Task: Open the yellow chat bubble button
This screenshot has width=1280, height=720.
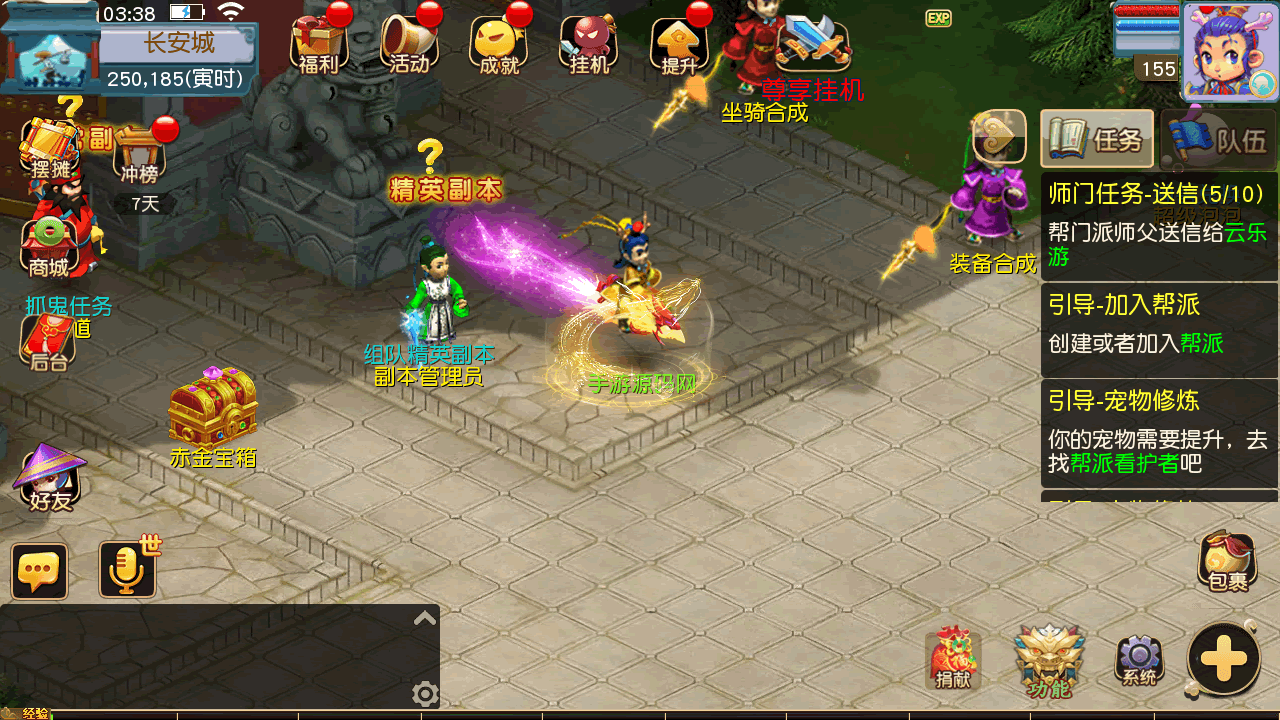Action: (x=40, y=571)
